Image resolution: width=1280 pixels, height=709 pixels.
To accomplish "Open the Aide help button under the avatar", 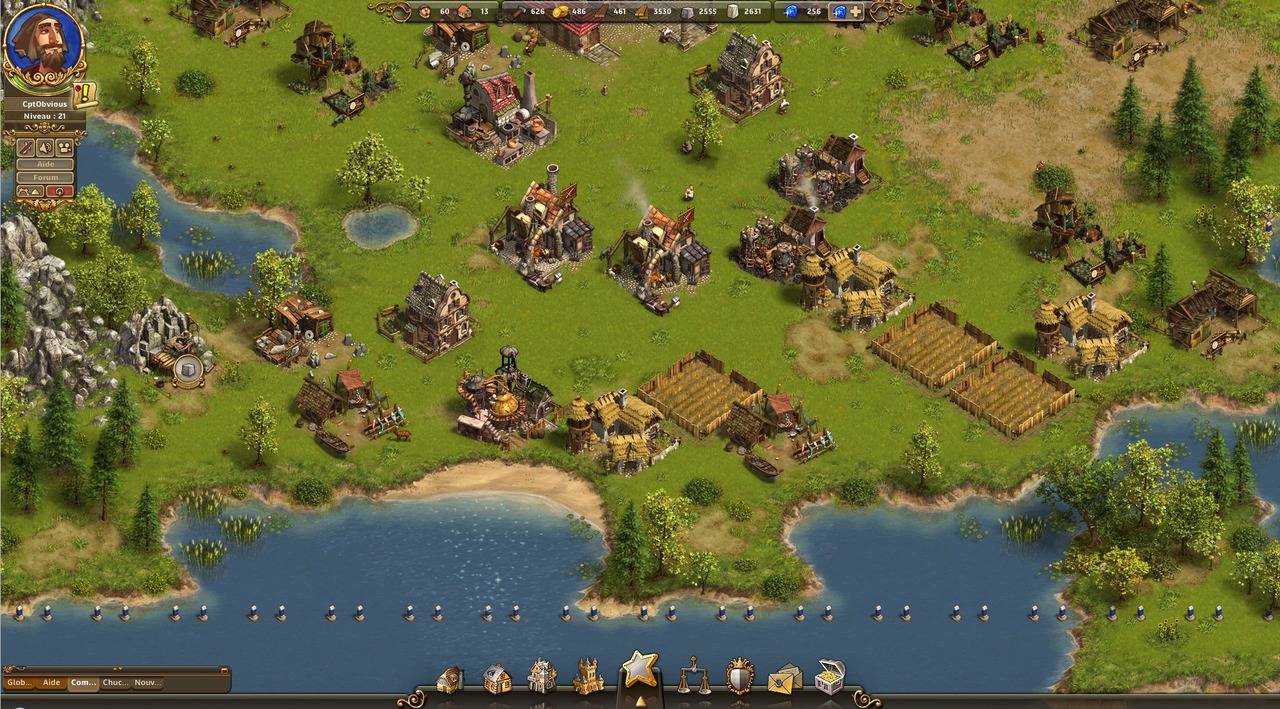I will [46, 163].
